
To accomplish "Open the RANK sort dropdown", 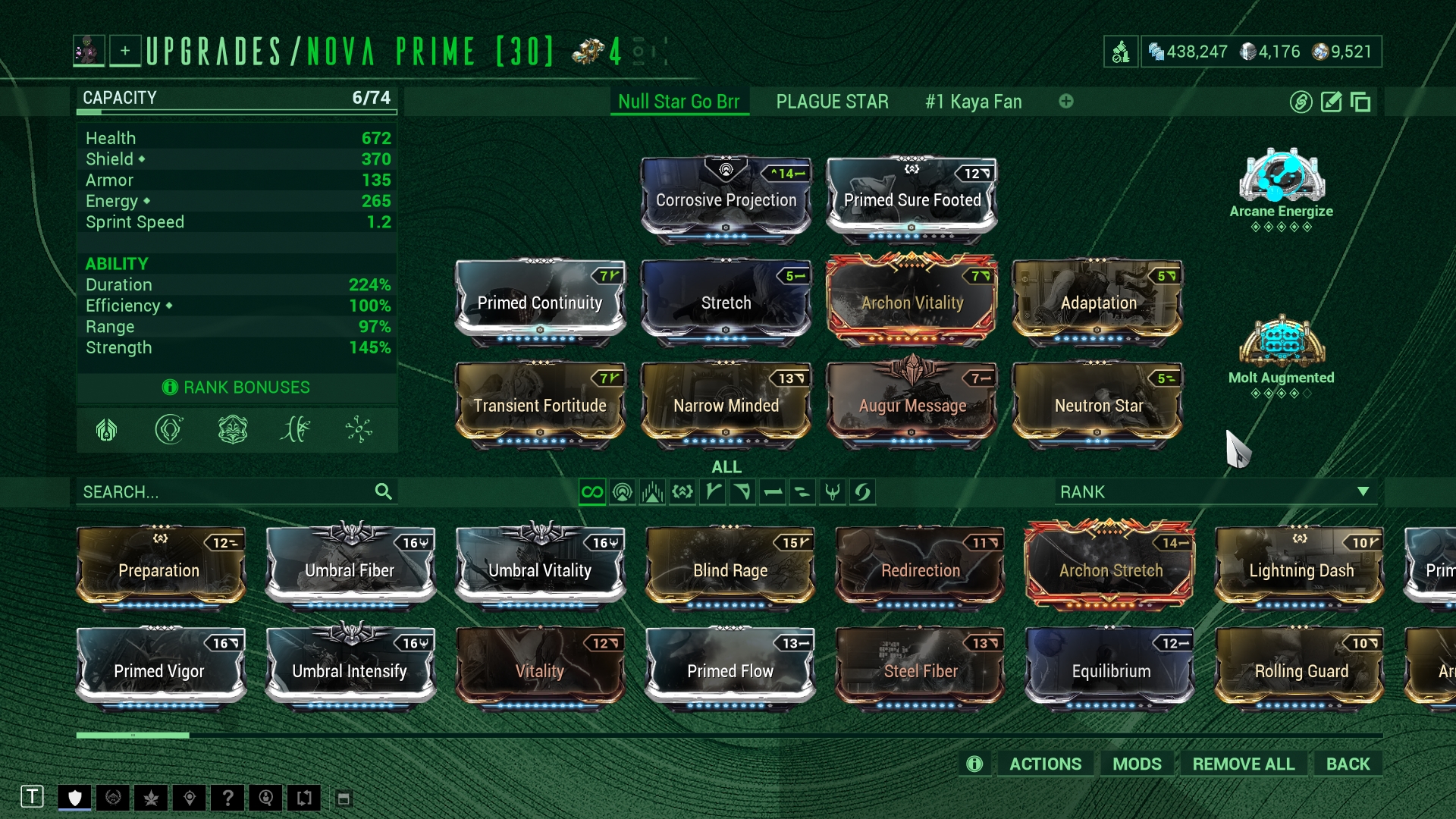I will tap(1215, 492).
